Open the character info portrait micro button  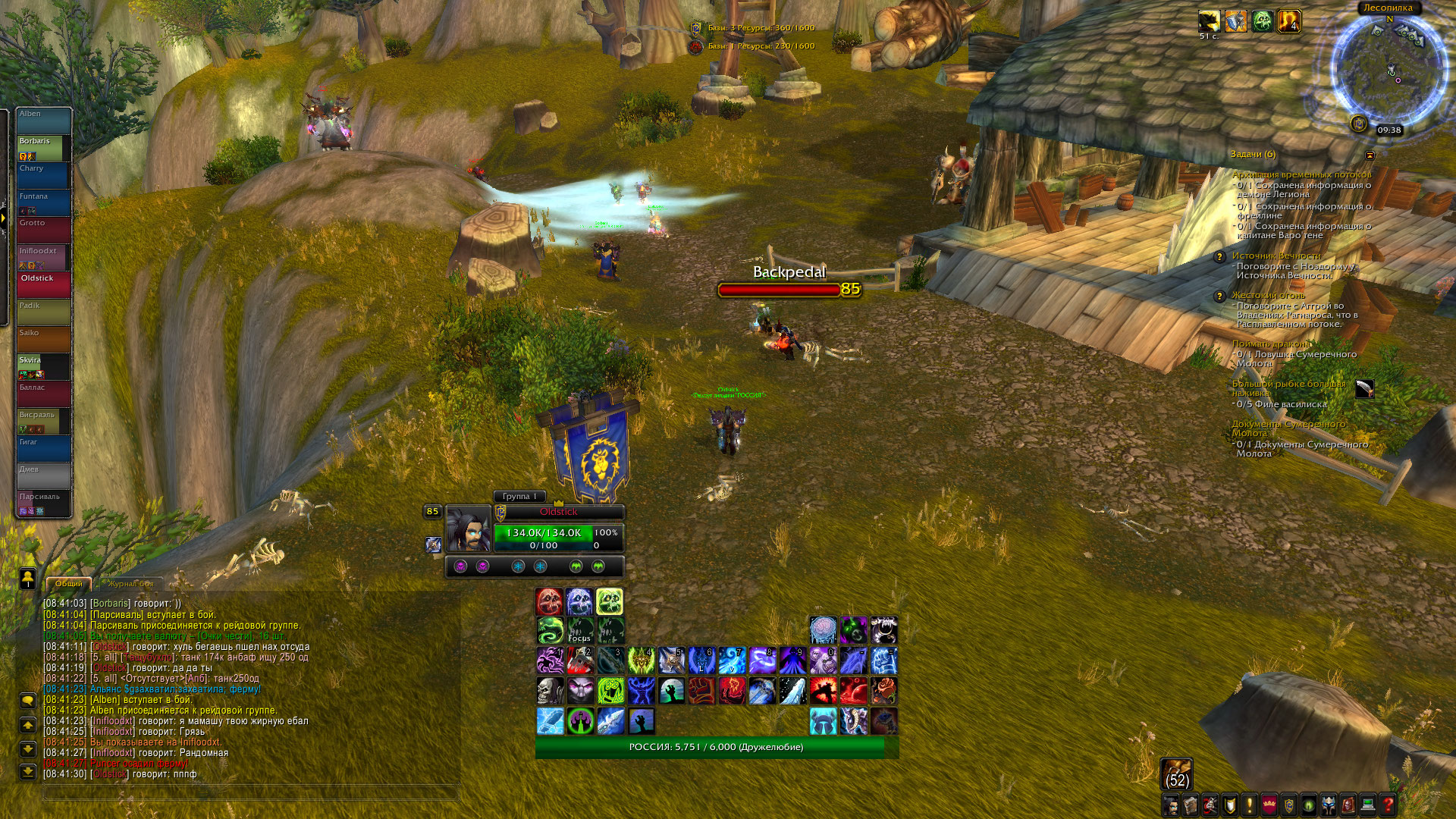point(1171,804)
